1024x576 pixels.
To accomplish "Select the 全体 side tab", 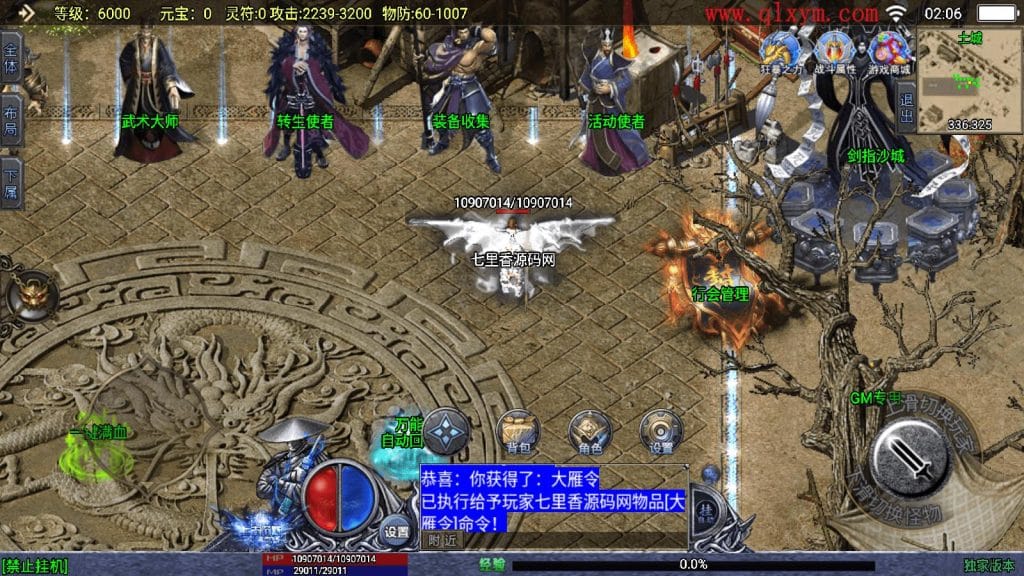I will pyautogui.click(x=11, y=59).
